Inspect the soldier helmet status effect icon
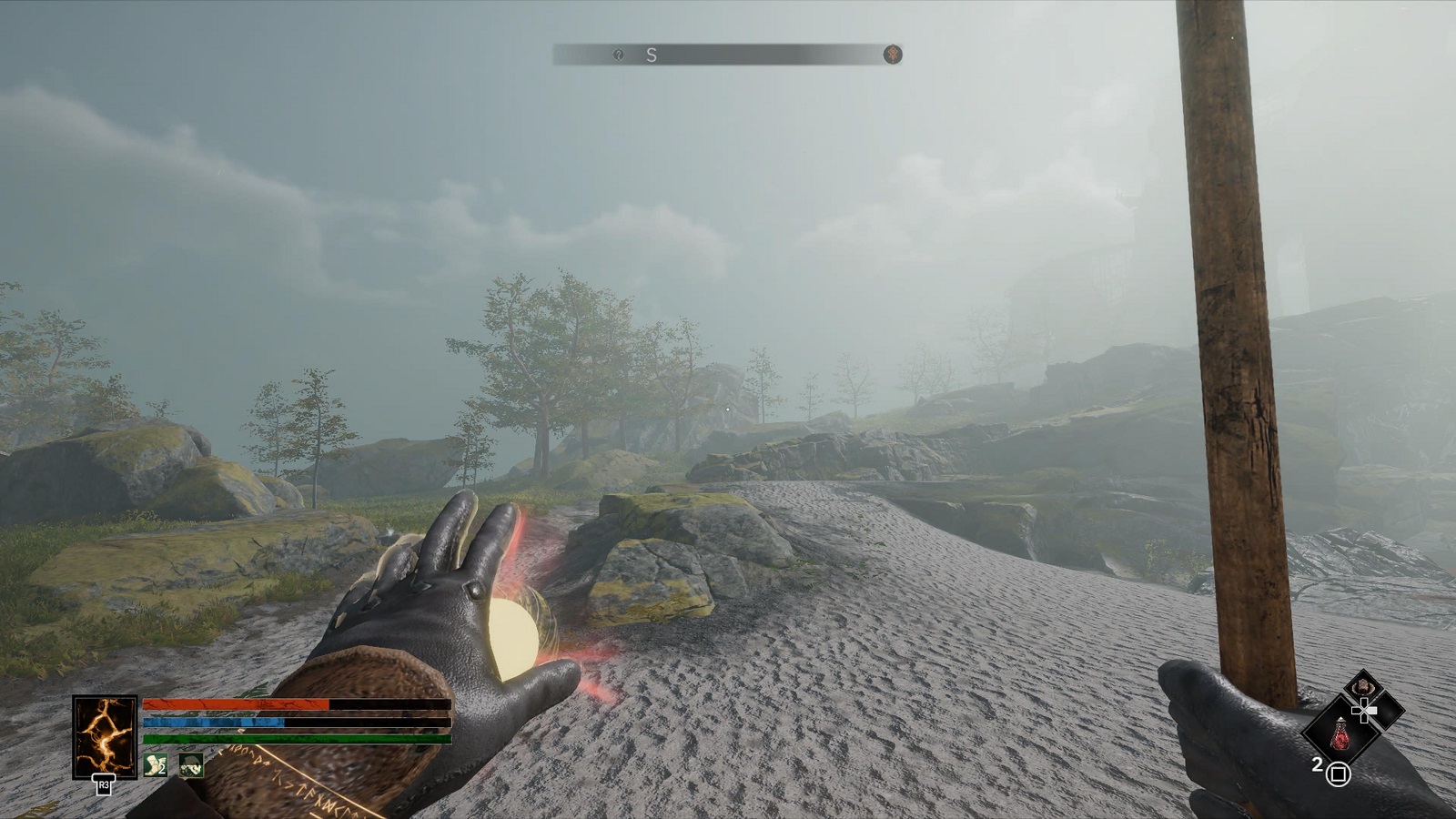The height and width of the screenshot is (819, 1456). pyautogui.click(x=191, y=766)
